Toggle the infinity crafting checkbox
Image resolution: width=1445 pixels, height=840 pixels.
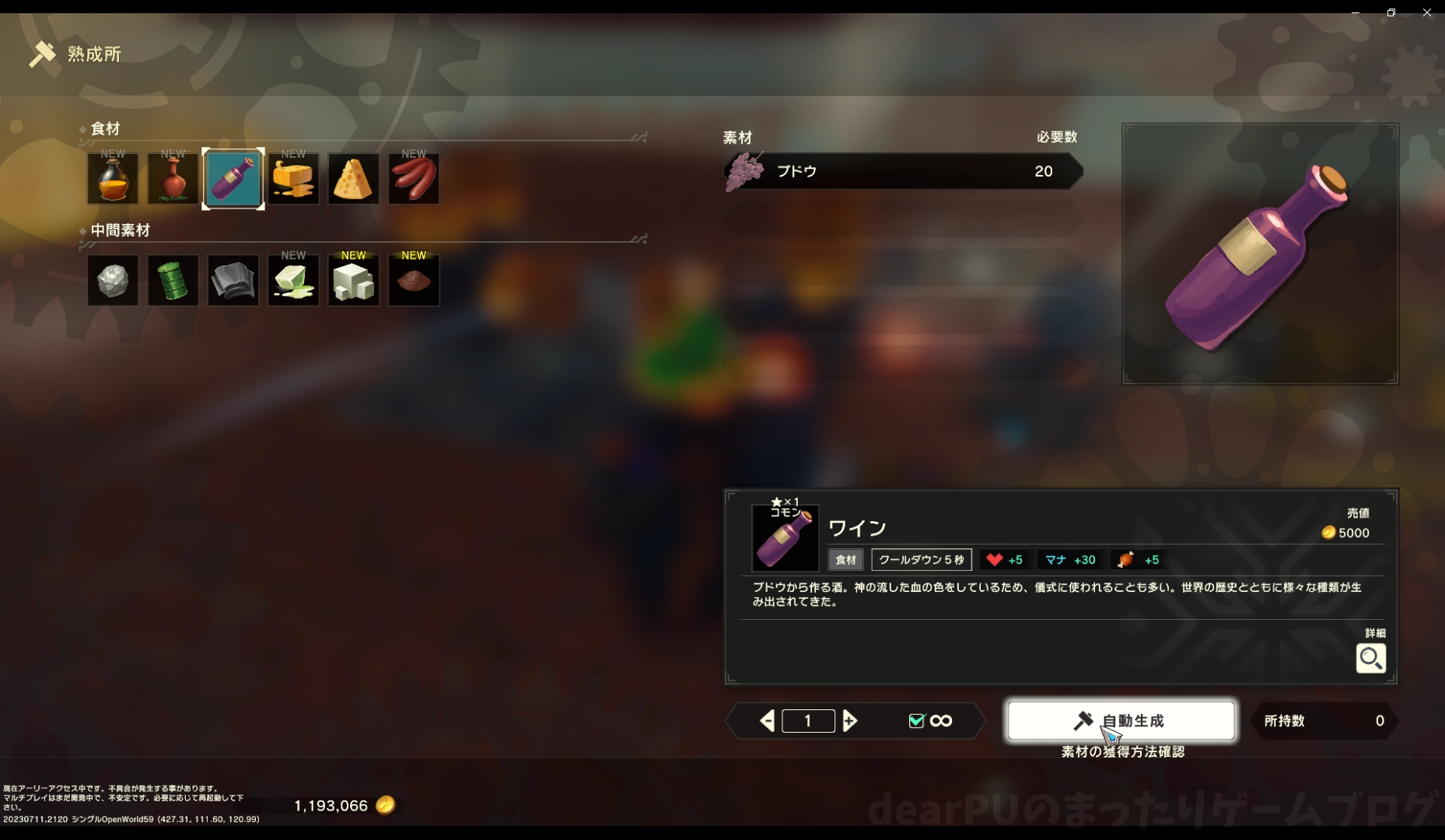pos(917,721)
